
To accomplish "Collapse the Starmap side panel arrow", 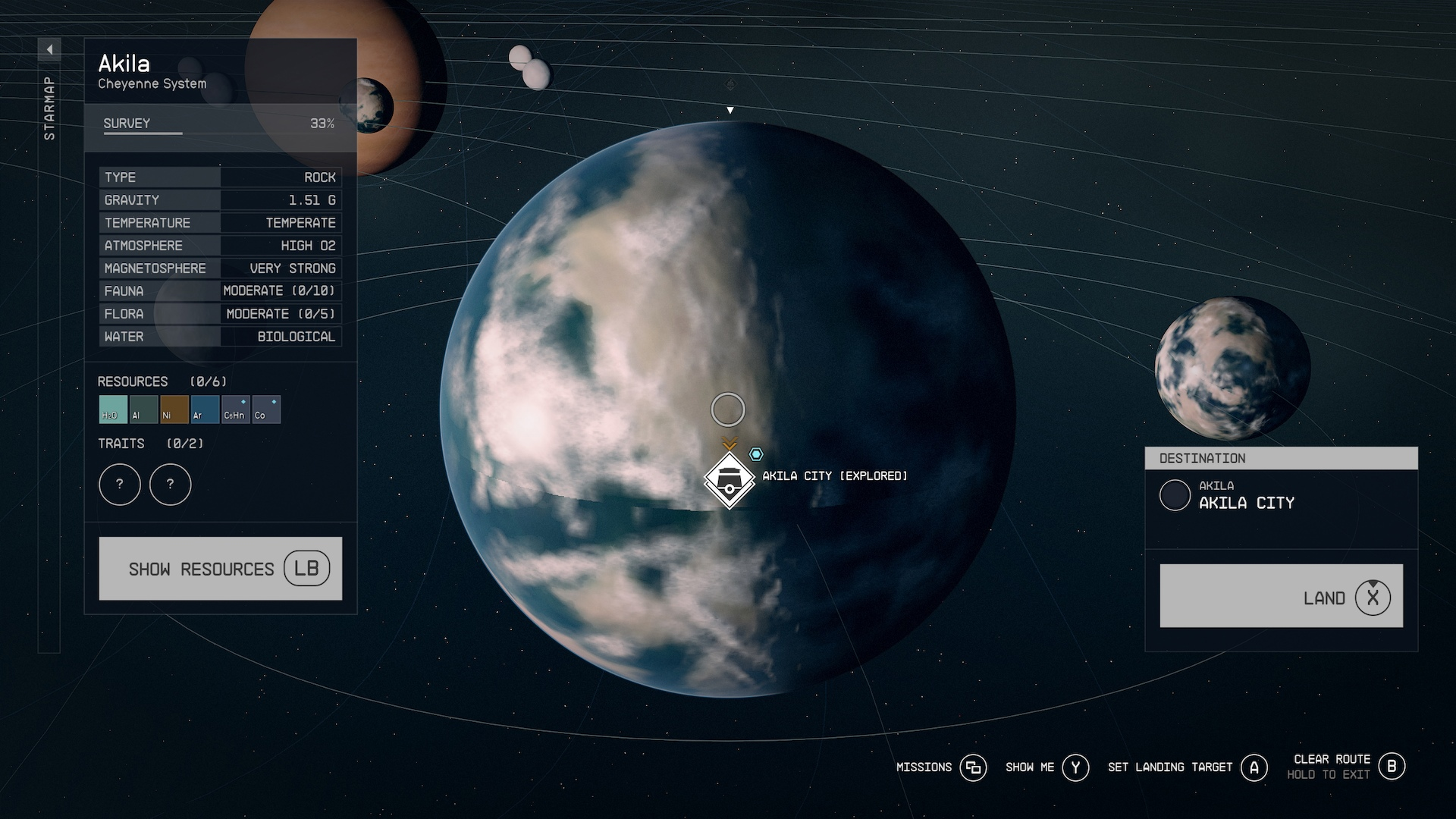I will [x=49, y=50].
